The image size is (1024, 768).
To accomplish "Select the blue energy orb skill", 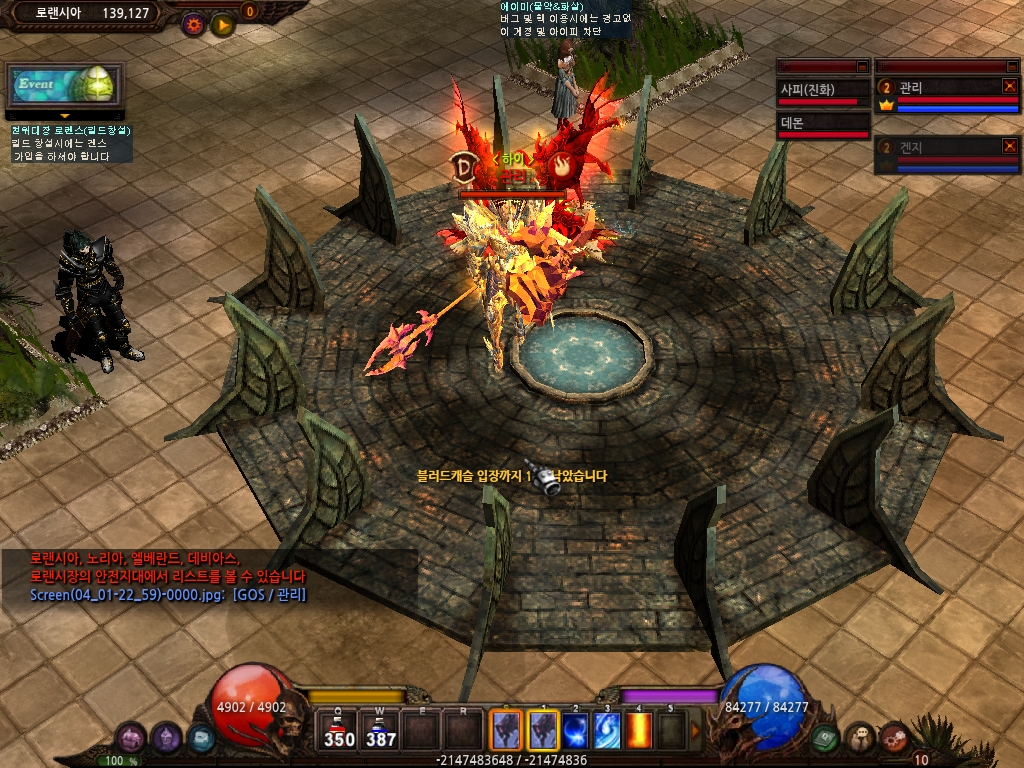I will [575, 730].
